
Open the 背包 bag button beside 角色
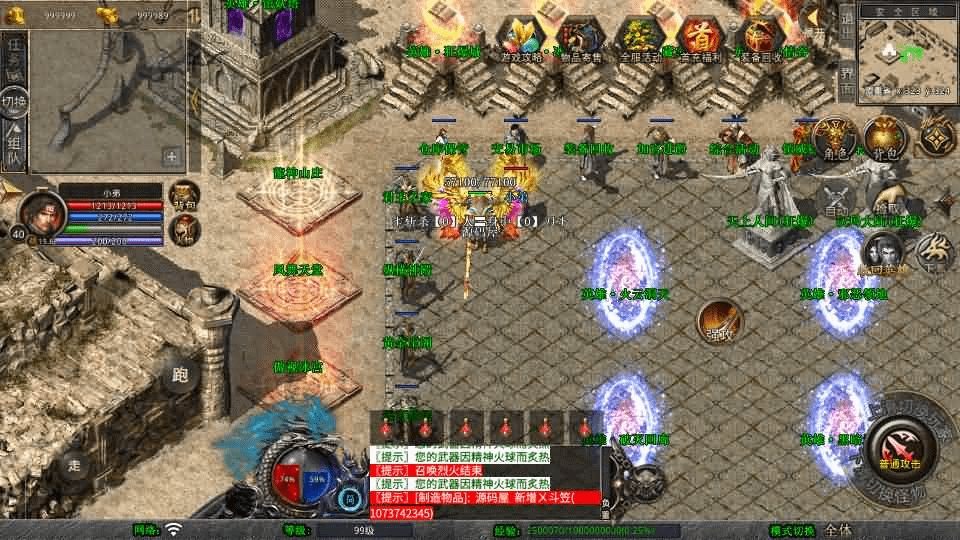(883, 139)
